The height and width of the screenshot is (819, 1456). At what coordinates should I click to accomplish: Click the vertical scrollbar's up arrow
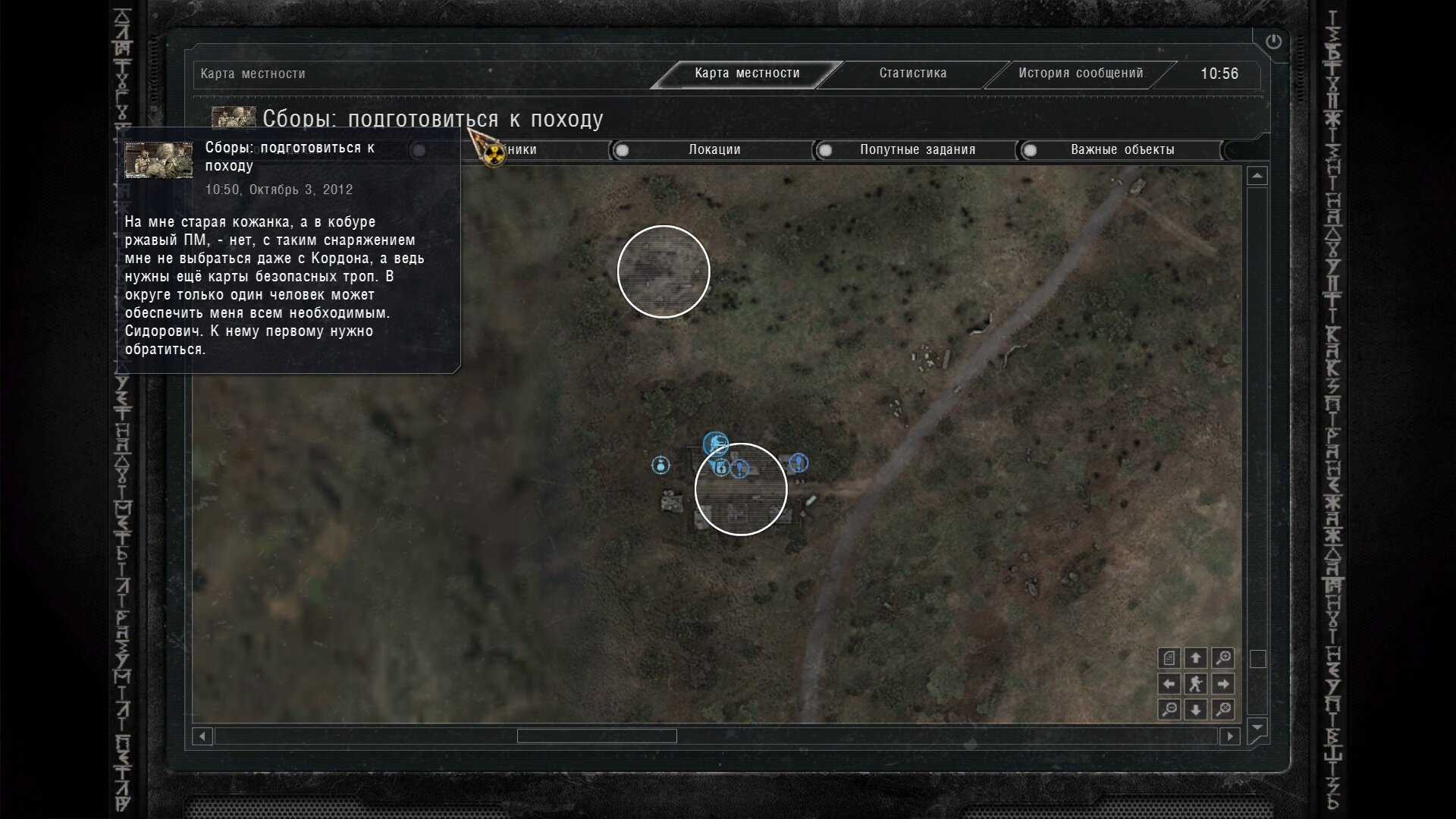pyautogui.click(x=1257, y=176)
